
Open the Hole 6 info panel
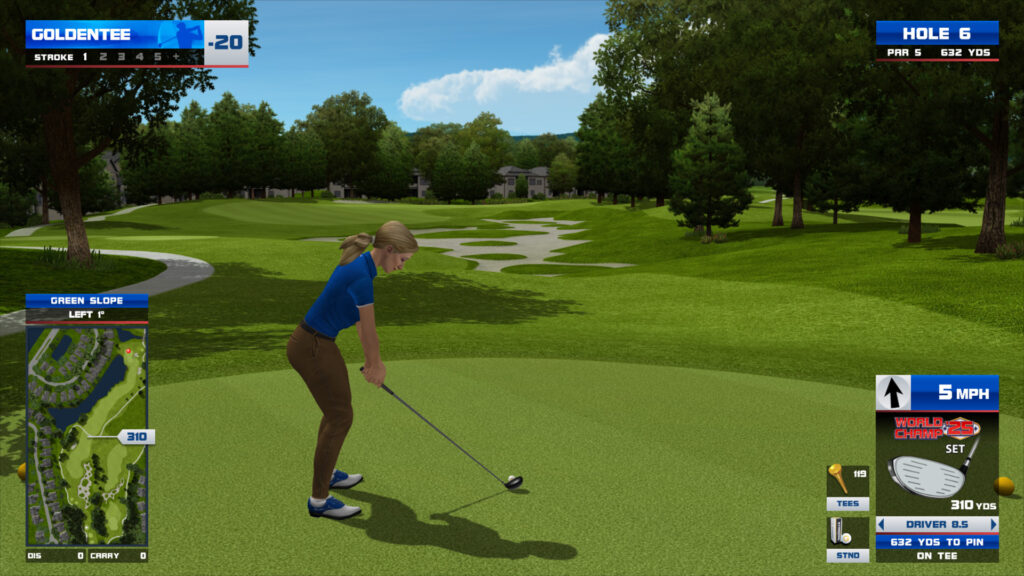937,41
